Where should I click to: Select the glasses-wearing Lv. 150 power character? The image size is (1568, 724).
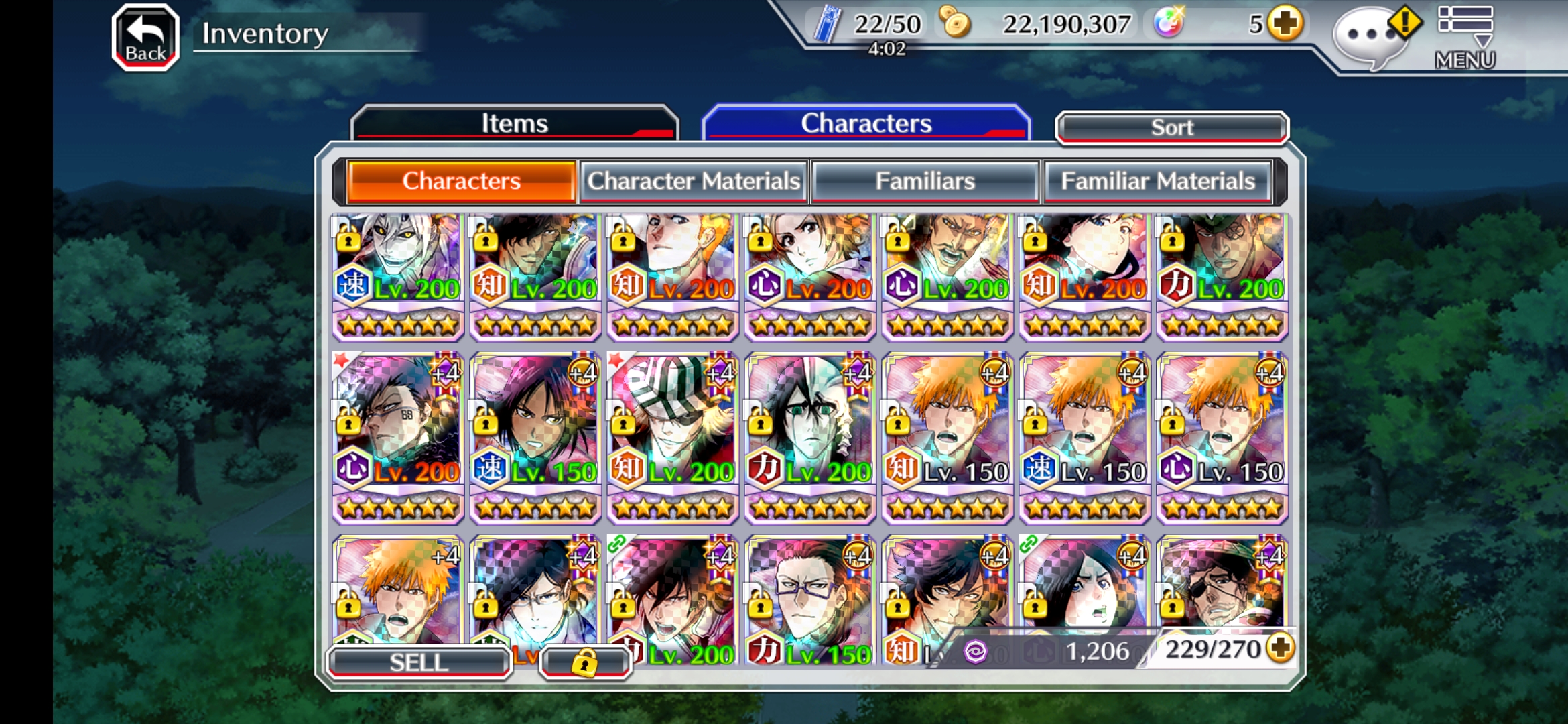tap(809, 597)
